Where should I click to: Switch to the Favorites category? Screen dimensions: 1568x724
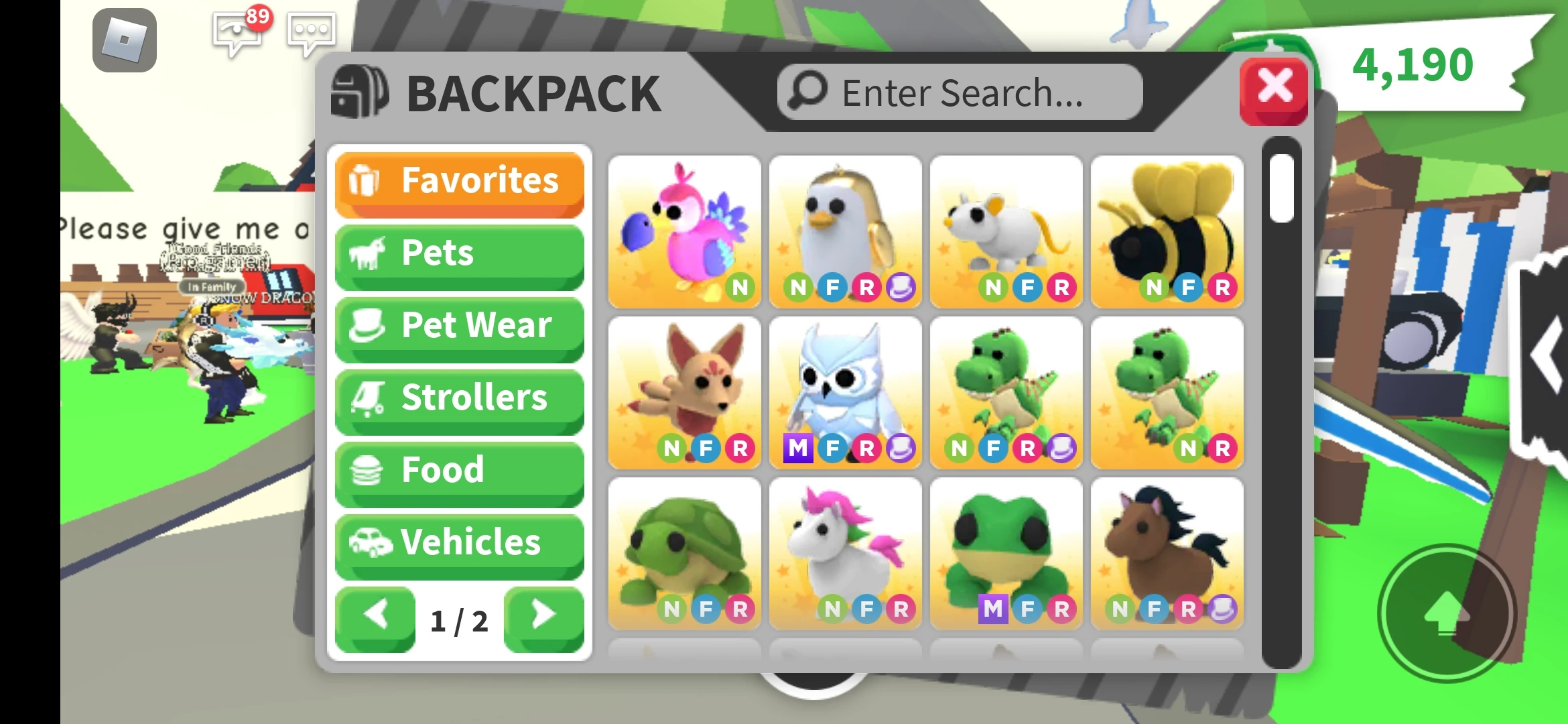(459, 180)
